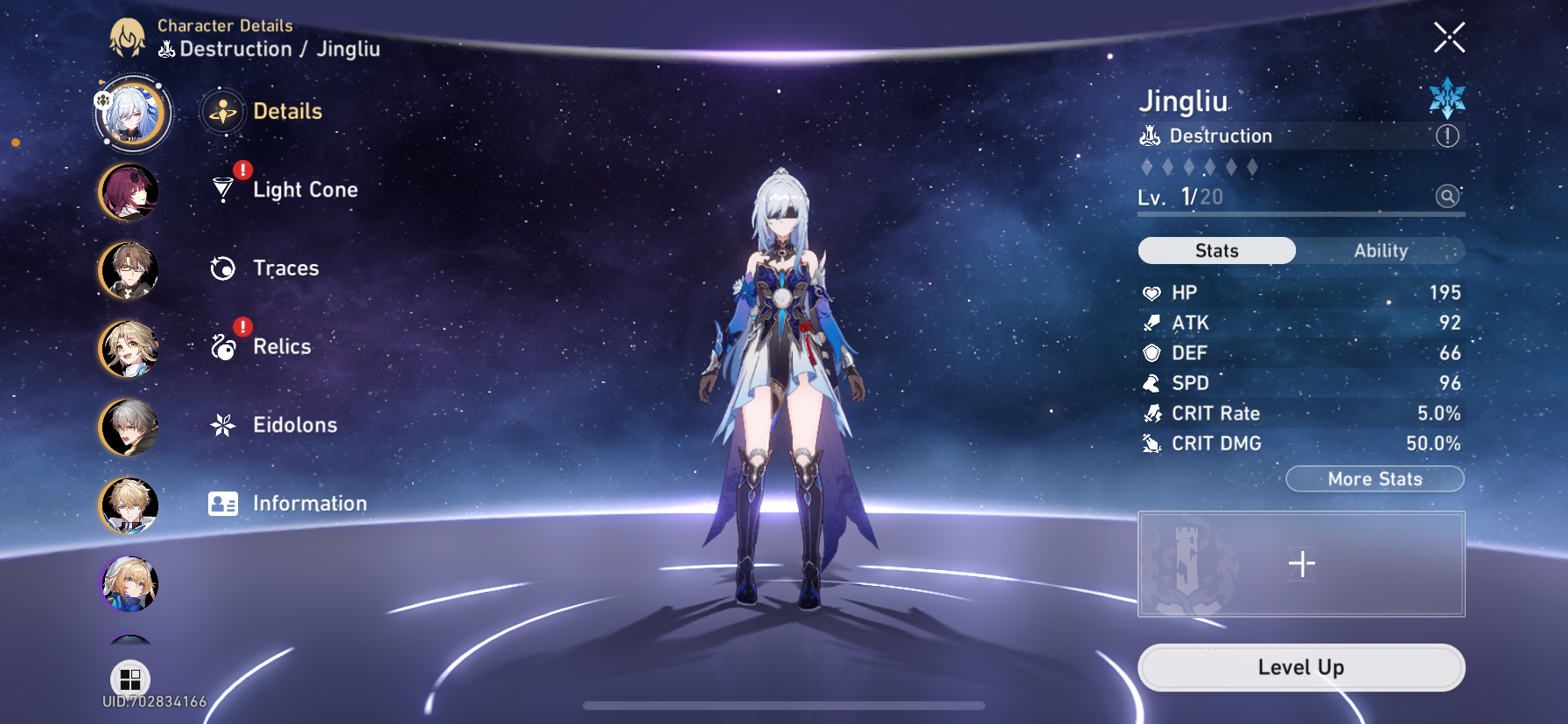This screenshot has width=1568, height=724.
Task: Equip a Light Cone via the plus slot
Action: click(1301, 564)
